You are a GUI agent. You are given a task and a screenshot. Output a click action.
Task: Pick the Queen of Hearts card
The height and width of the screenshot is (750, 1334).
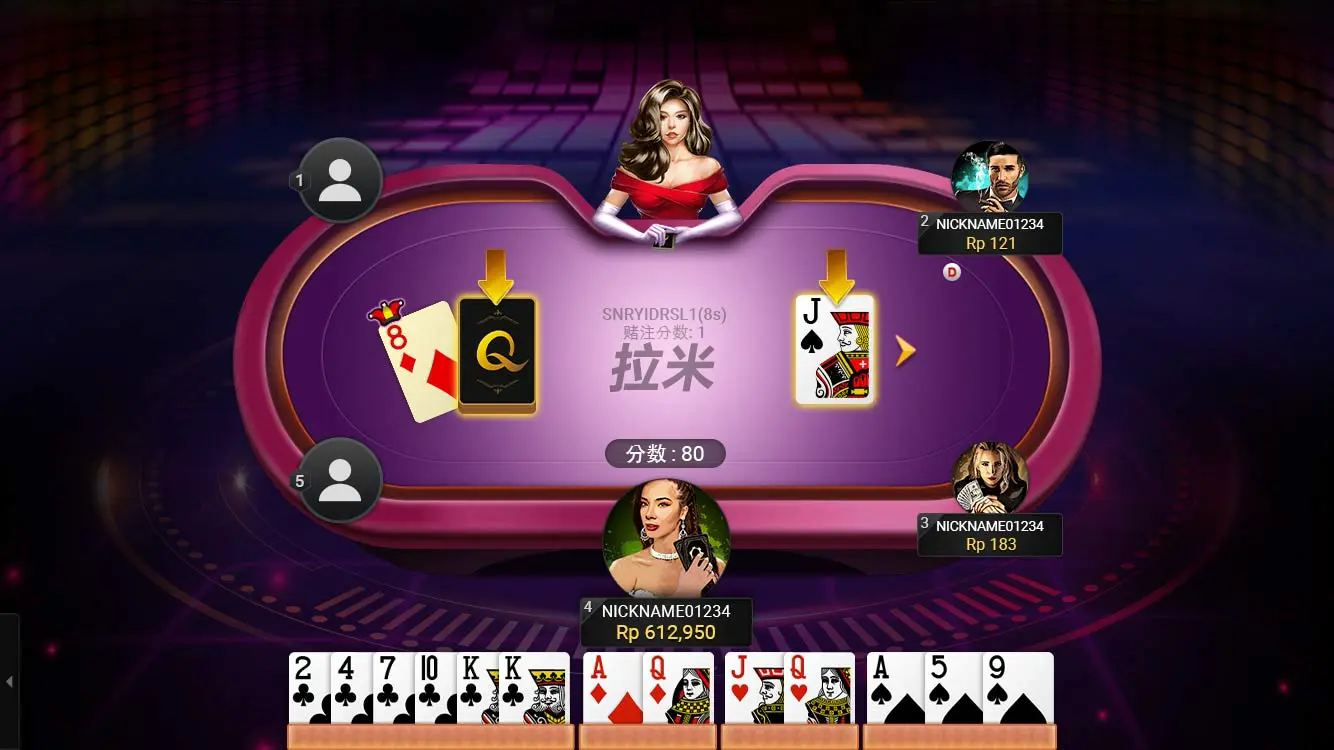click(x=819, y=688)
